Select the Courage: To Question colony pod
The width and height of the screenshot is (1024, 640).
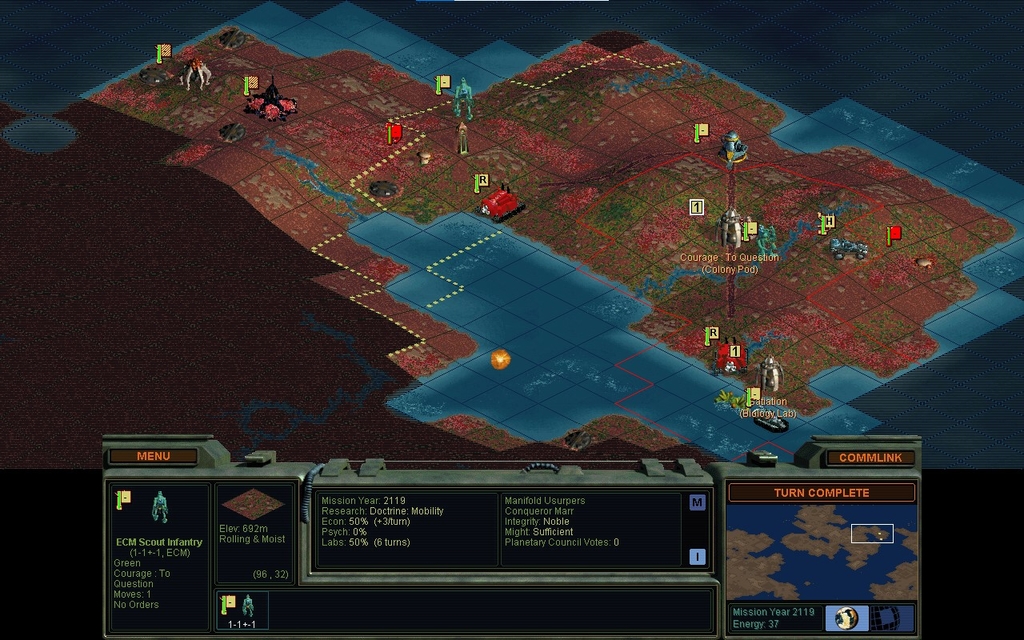731,229
